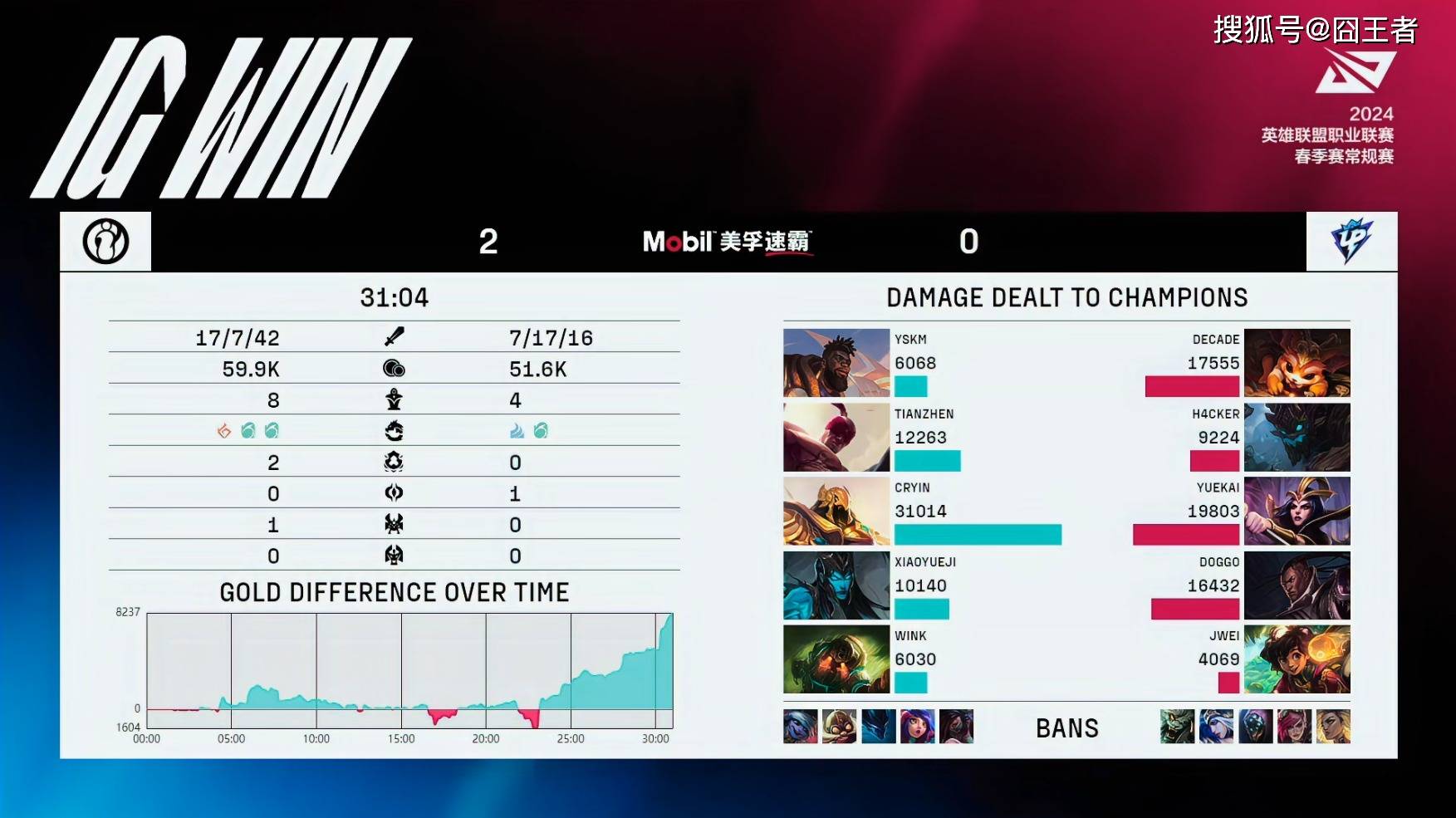Select TIANZHEN's champion portrait
1456x818 pixels.
[836, 437]
